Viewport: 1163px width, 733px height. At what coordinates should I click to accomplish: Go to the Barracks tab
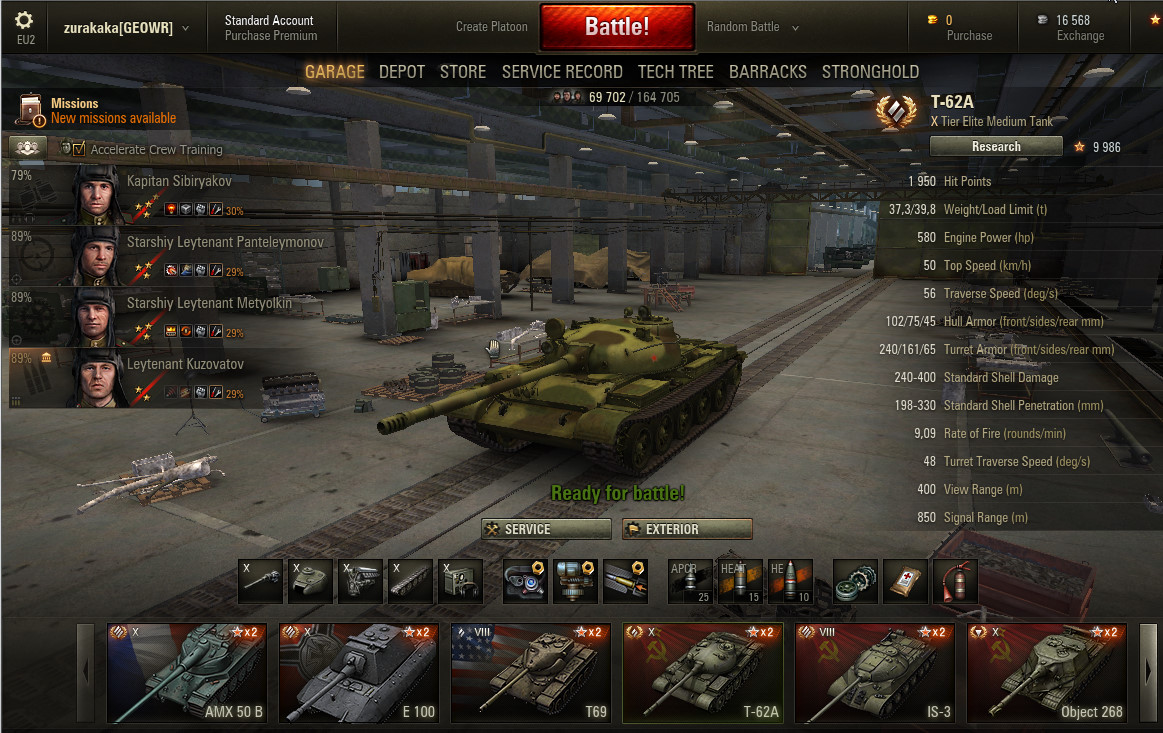pyautogui.click(x=768, y=72)
